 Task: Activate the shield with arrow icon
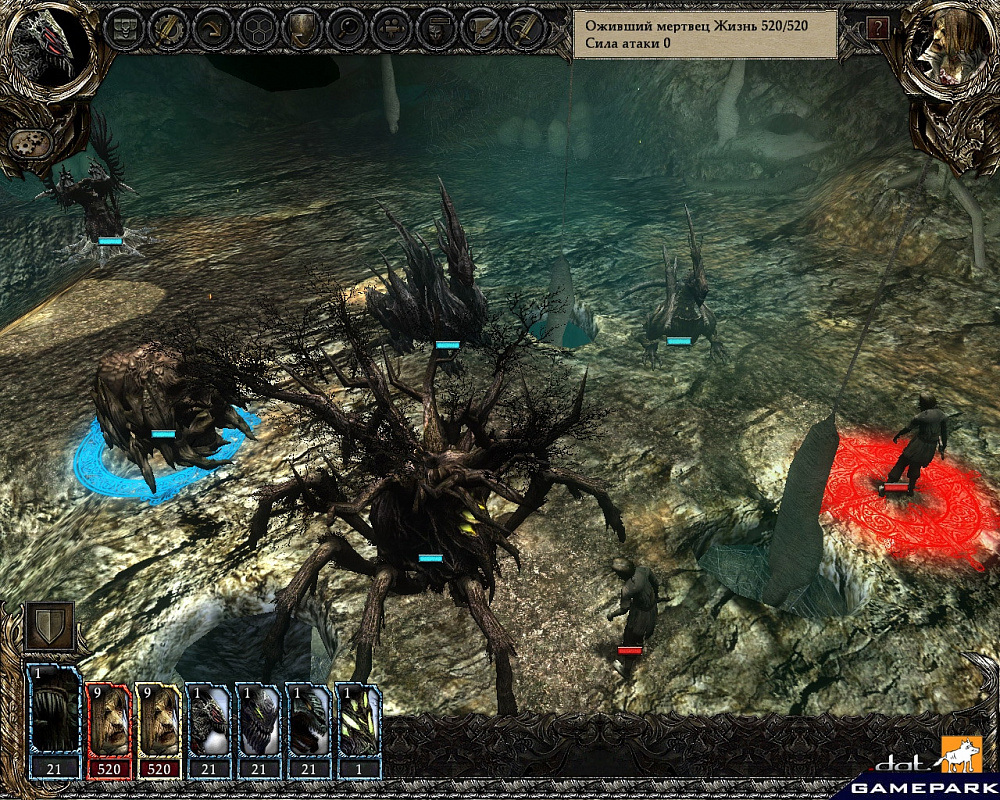click(x=302, y=28)
